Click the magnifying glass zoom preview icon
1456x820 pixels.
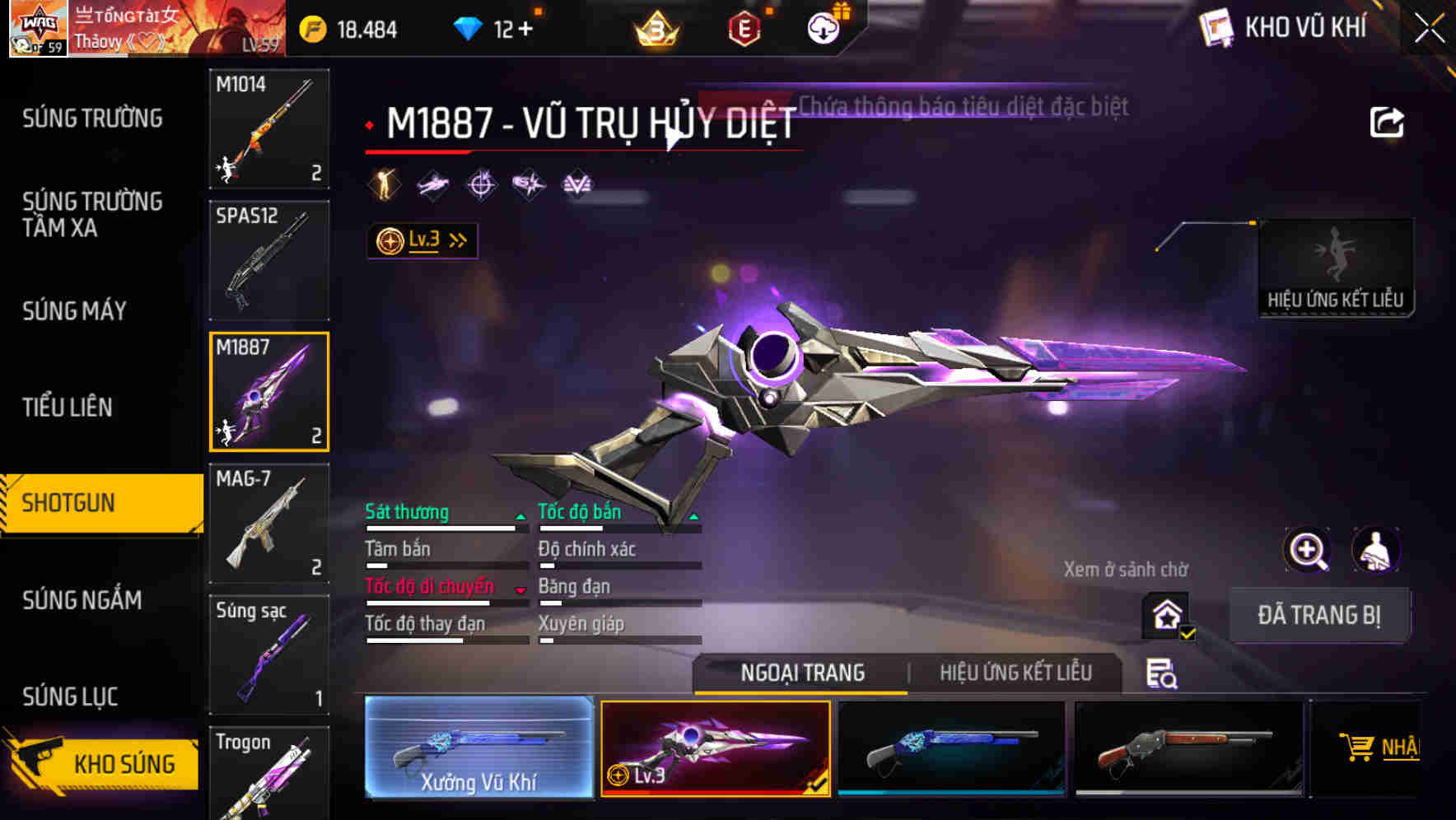[1308, 550]
